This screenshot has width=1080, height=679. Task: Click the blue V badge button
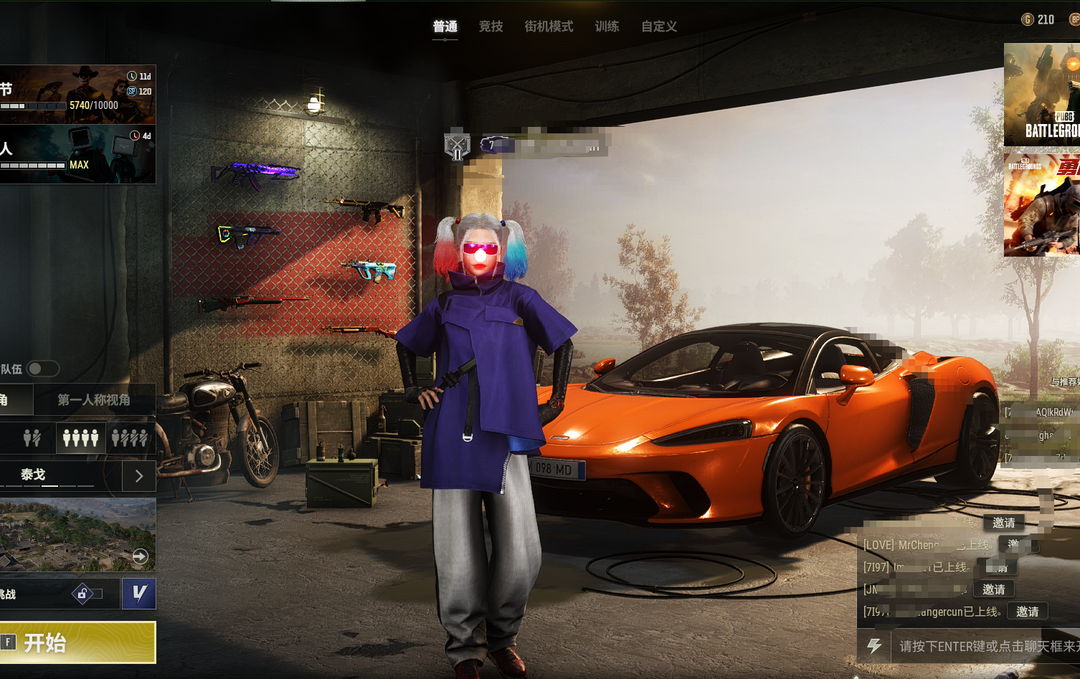[x=139, y=593]
